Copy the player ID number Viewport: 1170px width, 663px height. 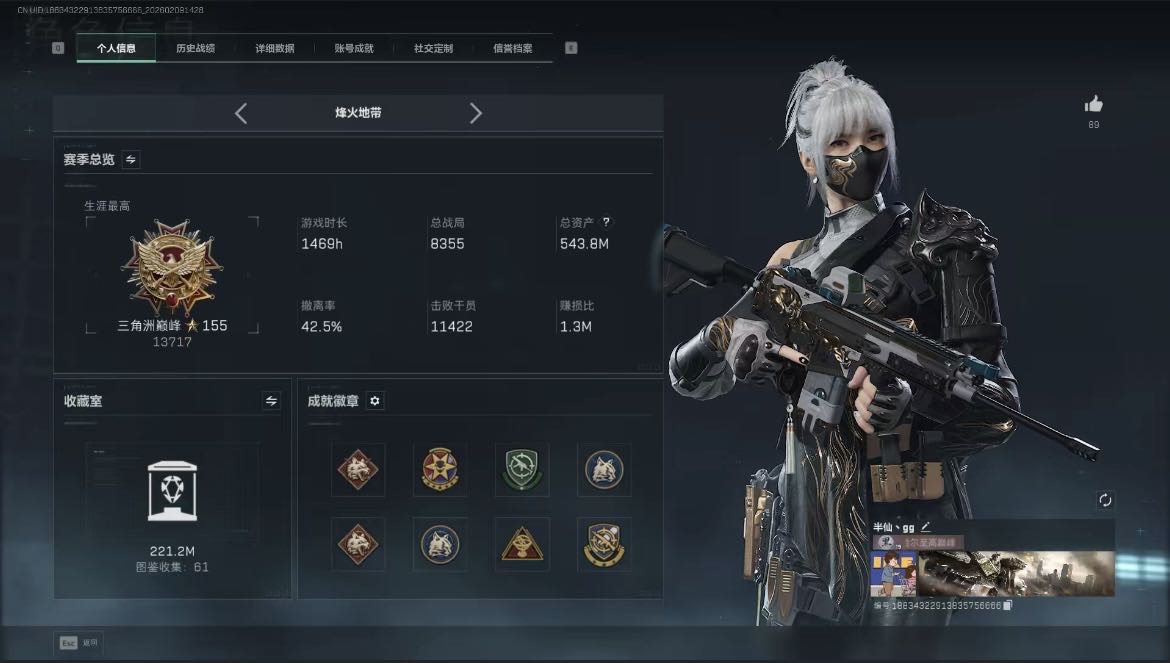[1008, 605]
